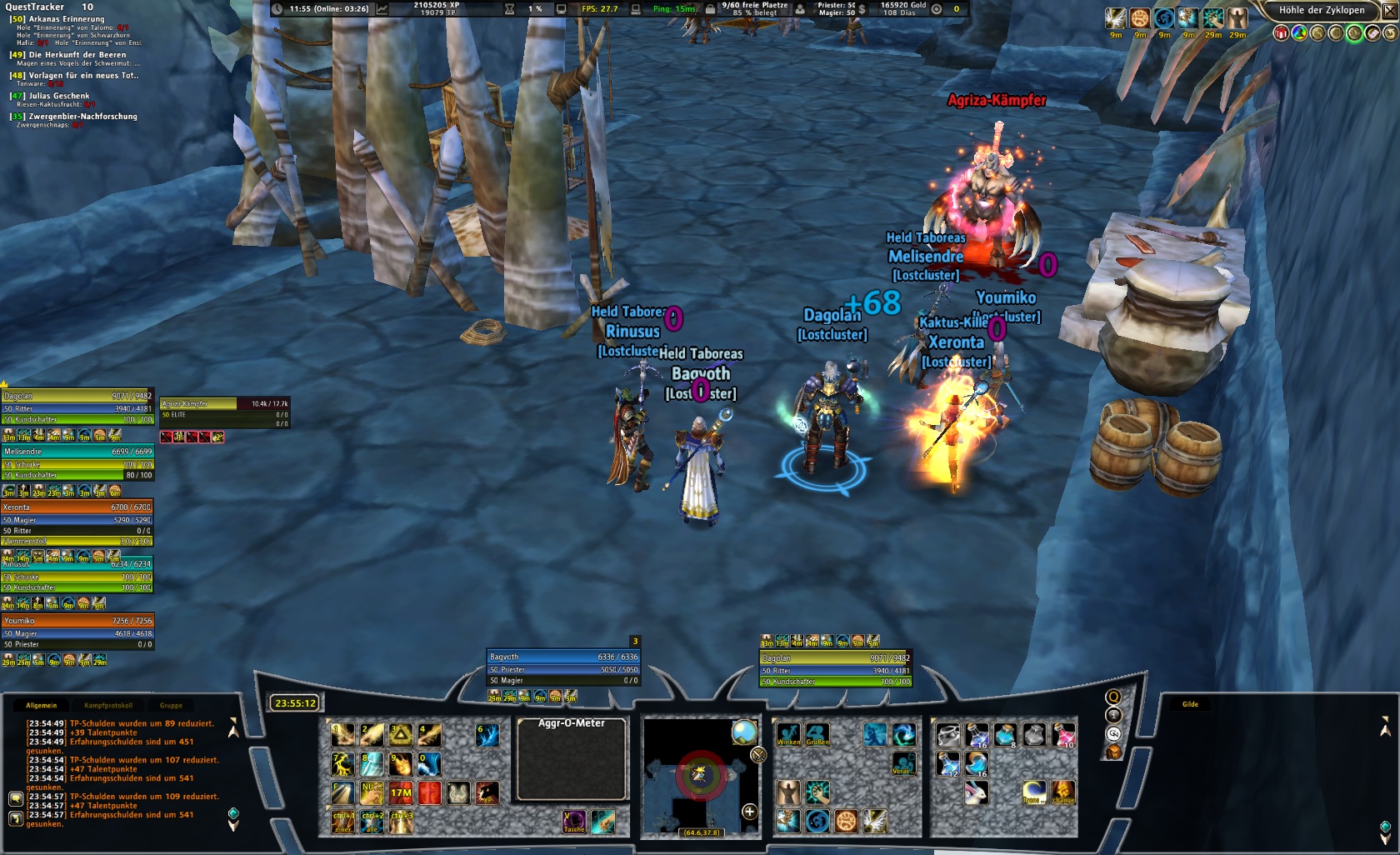The width and height of the screenshot is (1400, 855).
Task: Switch to the Kampfprotokoll chat tab
Action: pyautogui.click(x=107, y=705)
